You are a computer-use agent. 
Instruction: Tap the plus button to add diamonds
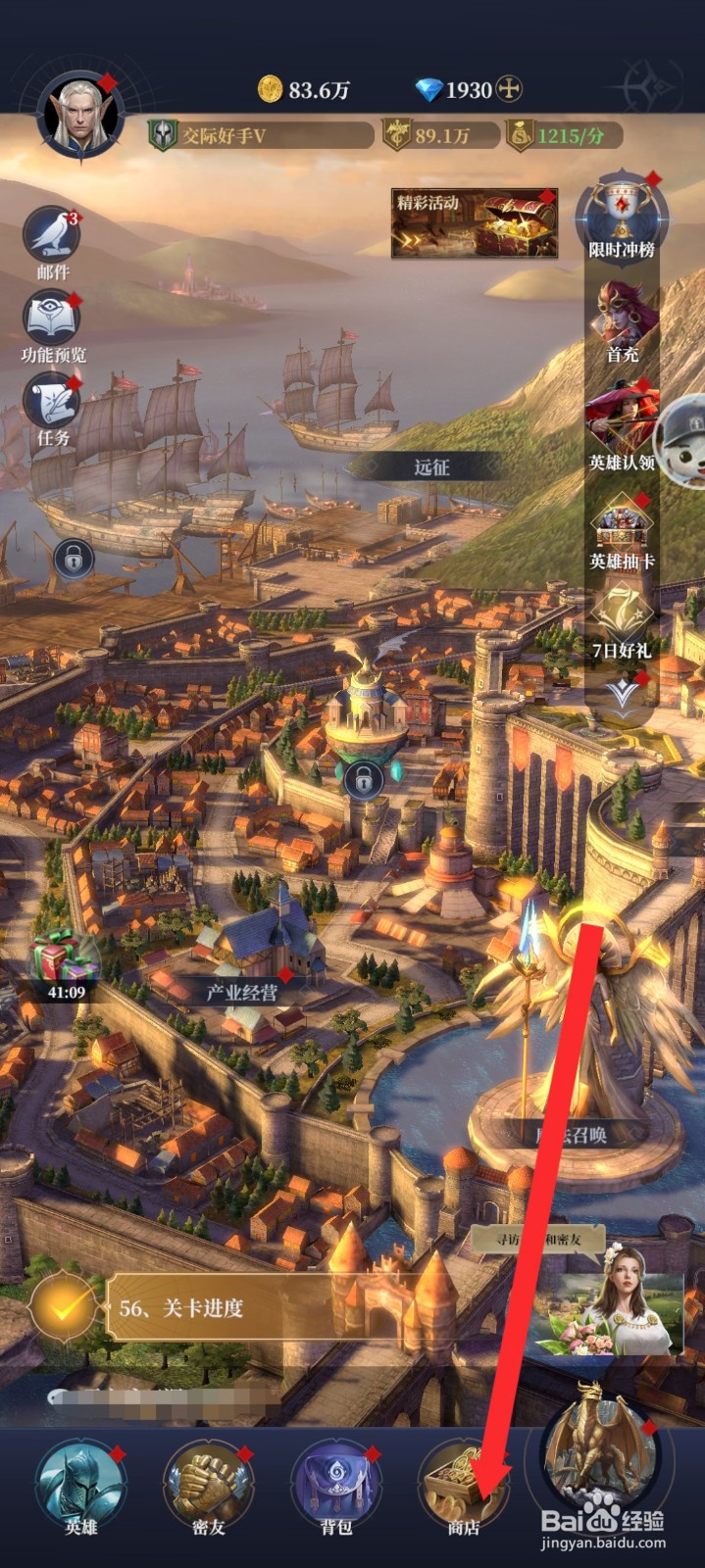[508, 90]
